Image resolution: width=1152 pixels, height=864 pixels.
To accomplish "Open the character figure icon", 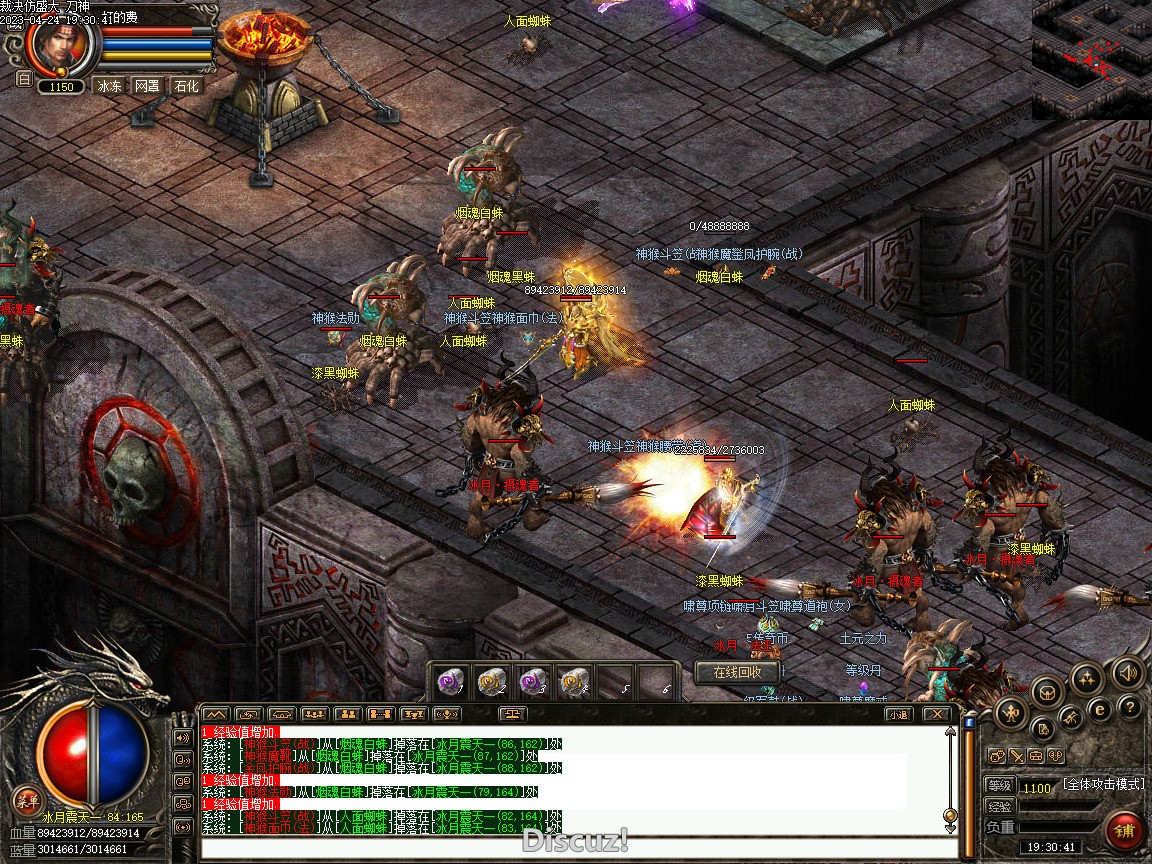I will [x=1011, y=713].
